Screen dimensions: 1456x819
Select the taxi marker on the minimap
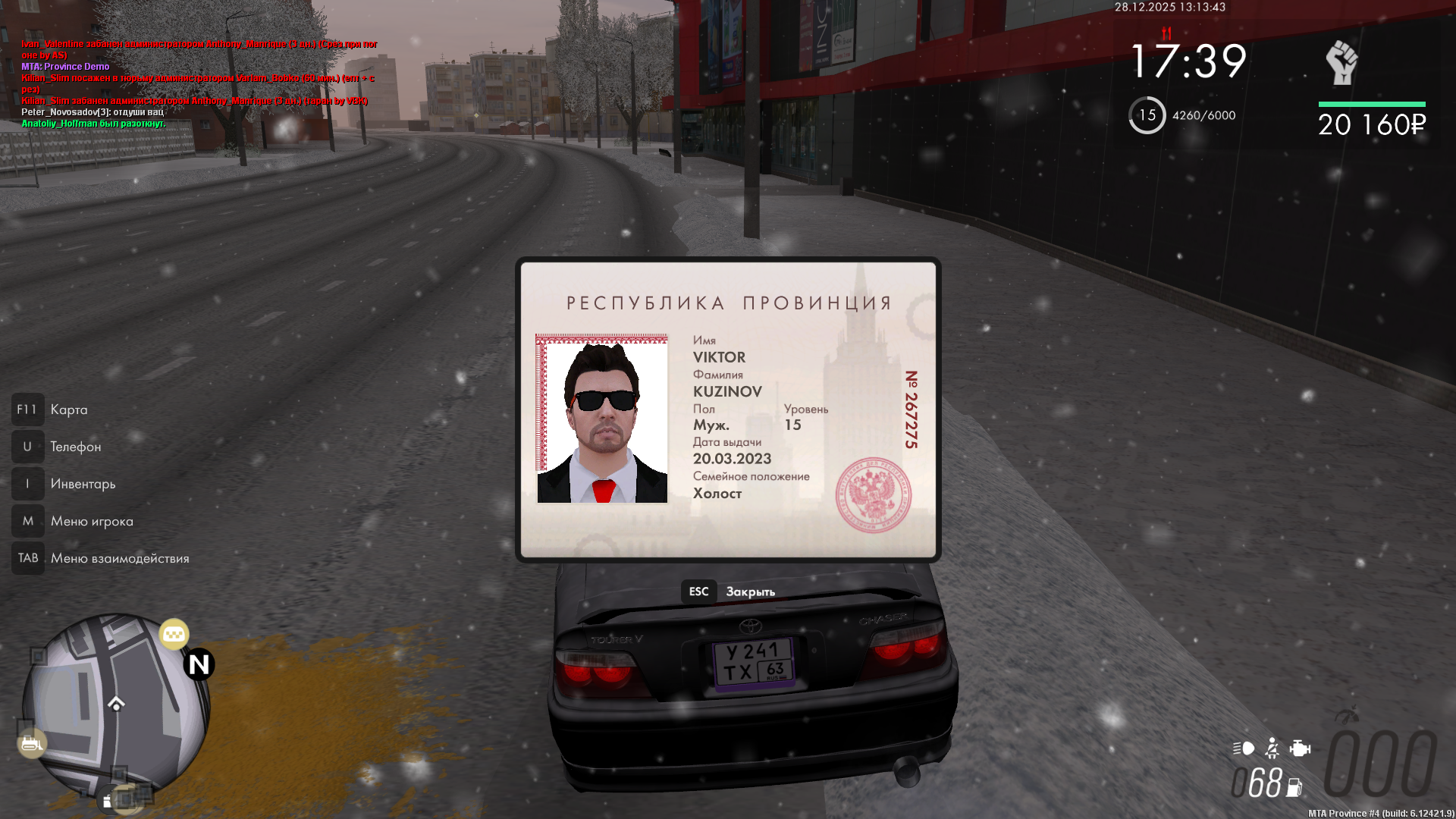174,634
